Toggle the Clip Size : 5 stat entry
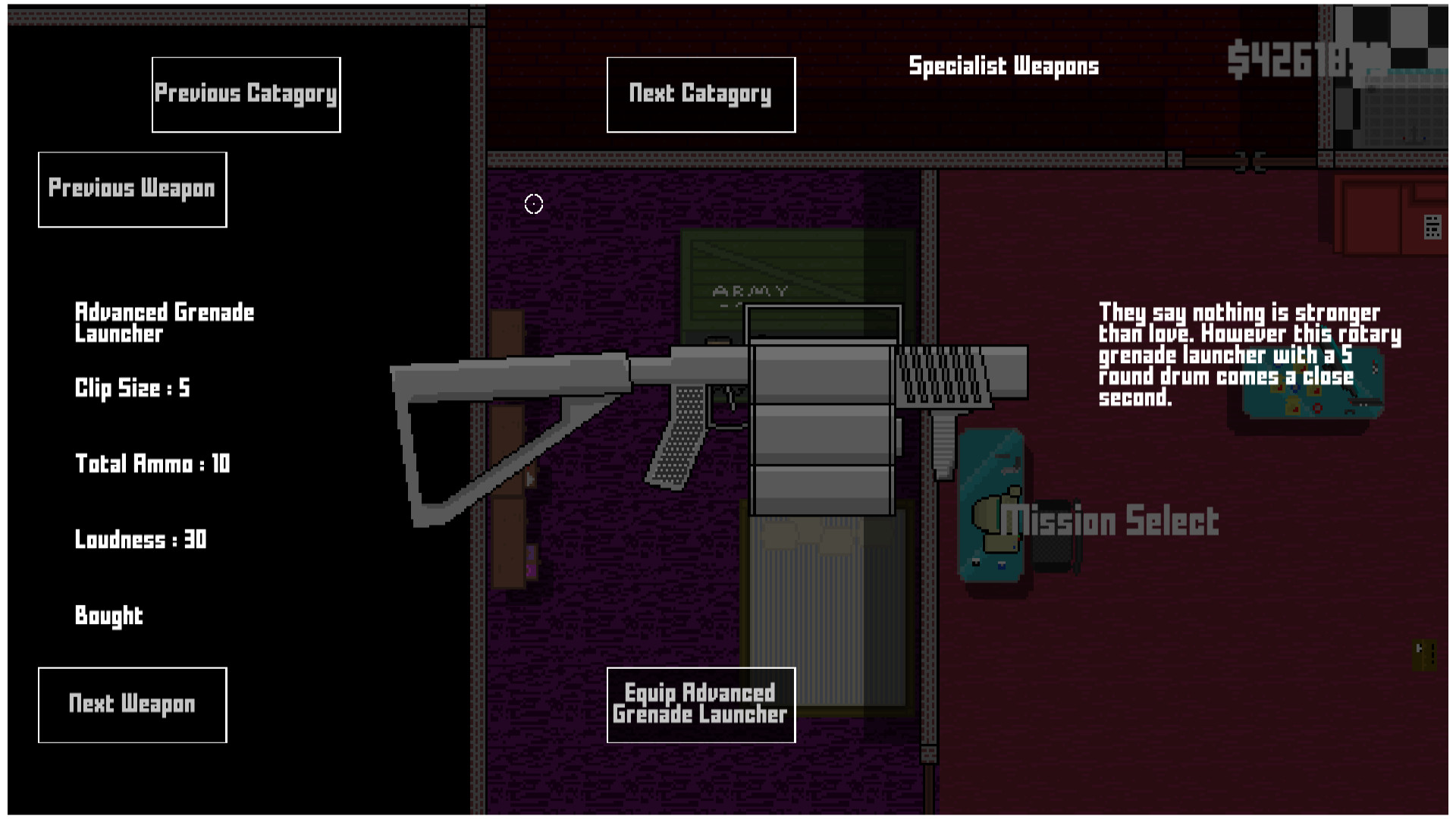The image size is (1456, 819). [x=133, y=388]
